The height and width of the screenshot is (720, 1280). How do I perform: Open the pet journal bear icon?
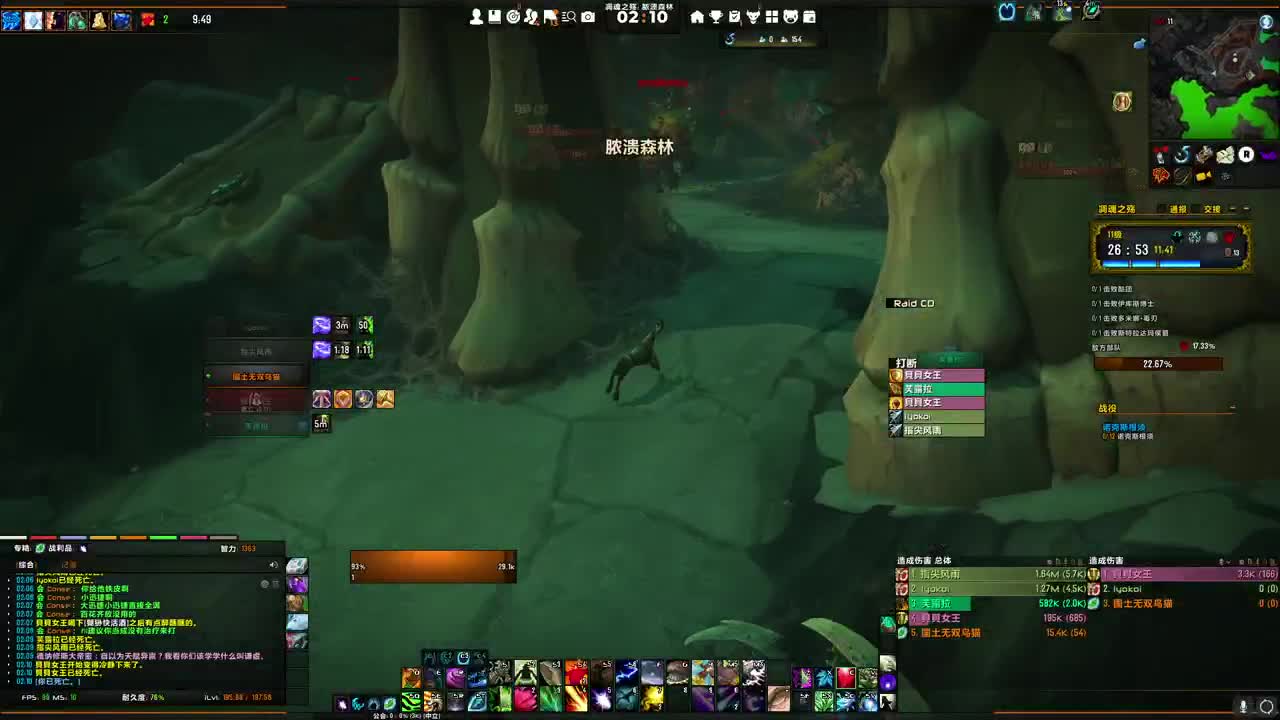tap(790, 17)
